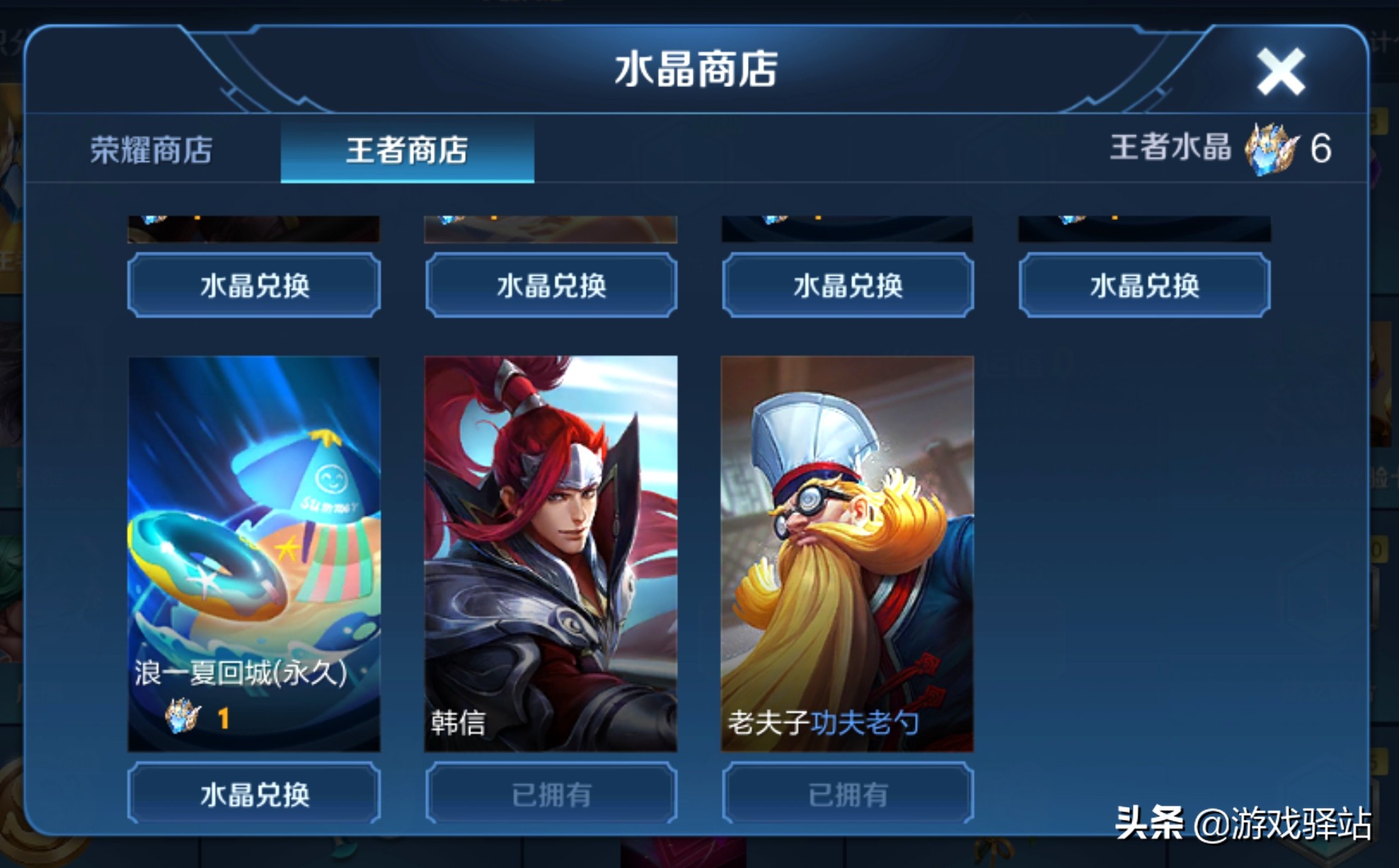
Task: Click the fourth 水晶兑换 button in top row
Action: 1144,287
